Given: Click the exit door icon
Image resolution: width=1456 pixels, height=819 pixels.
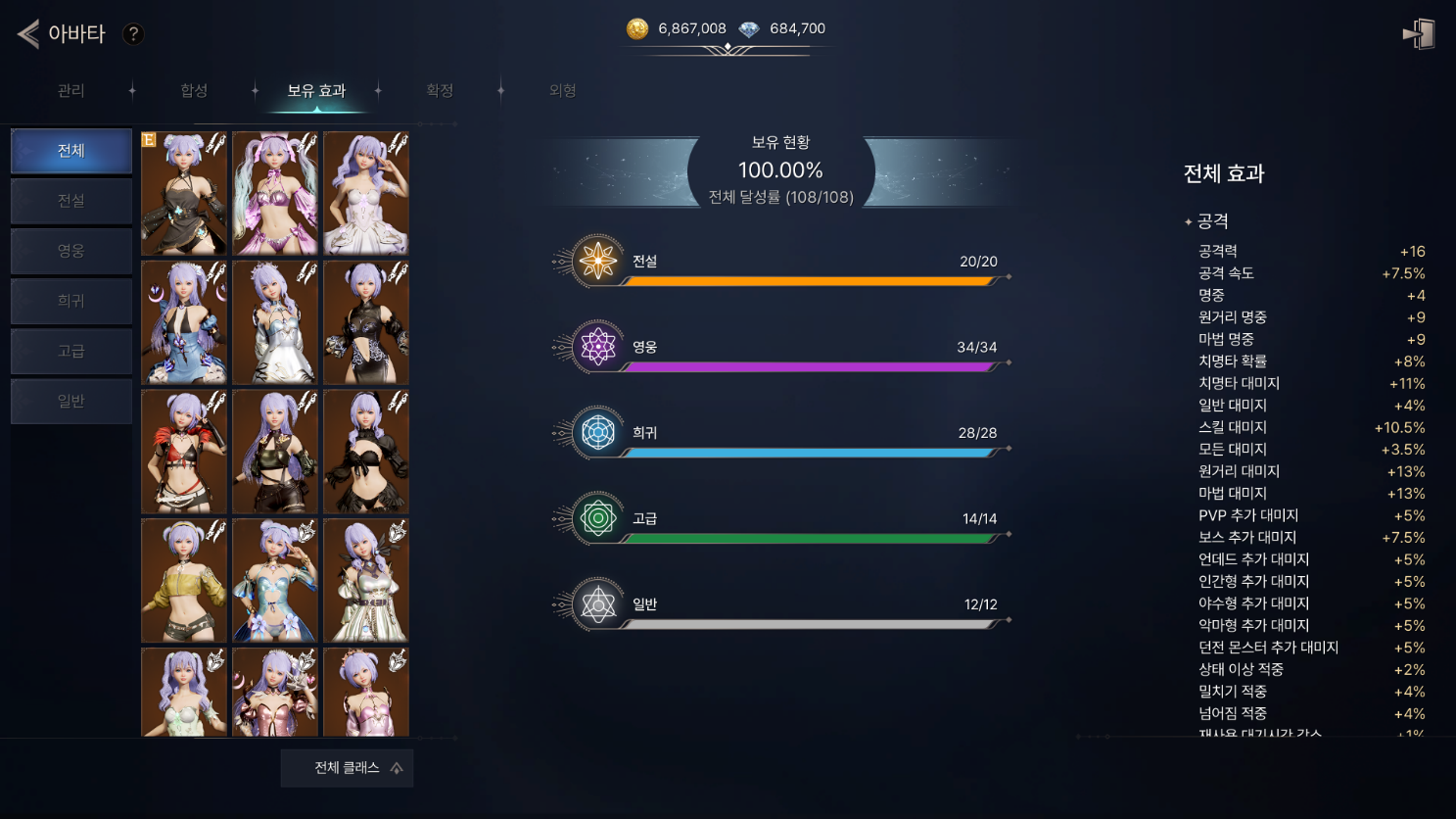Looking at the screenshot, I should [x=1419, y=34].
